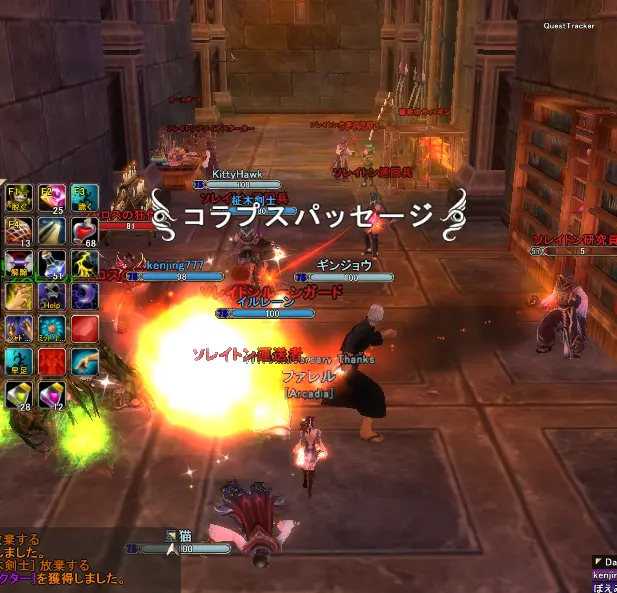617x593 pixels.
Task: Click the skull Help icon
Action: (x=53, y=296)
